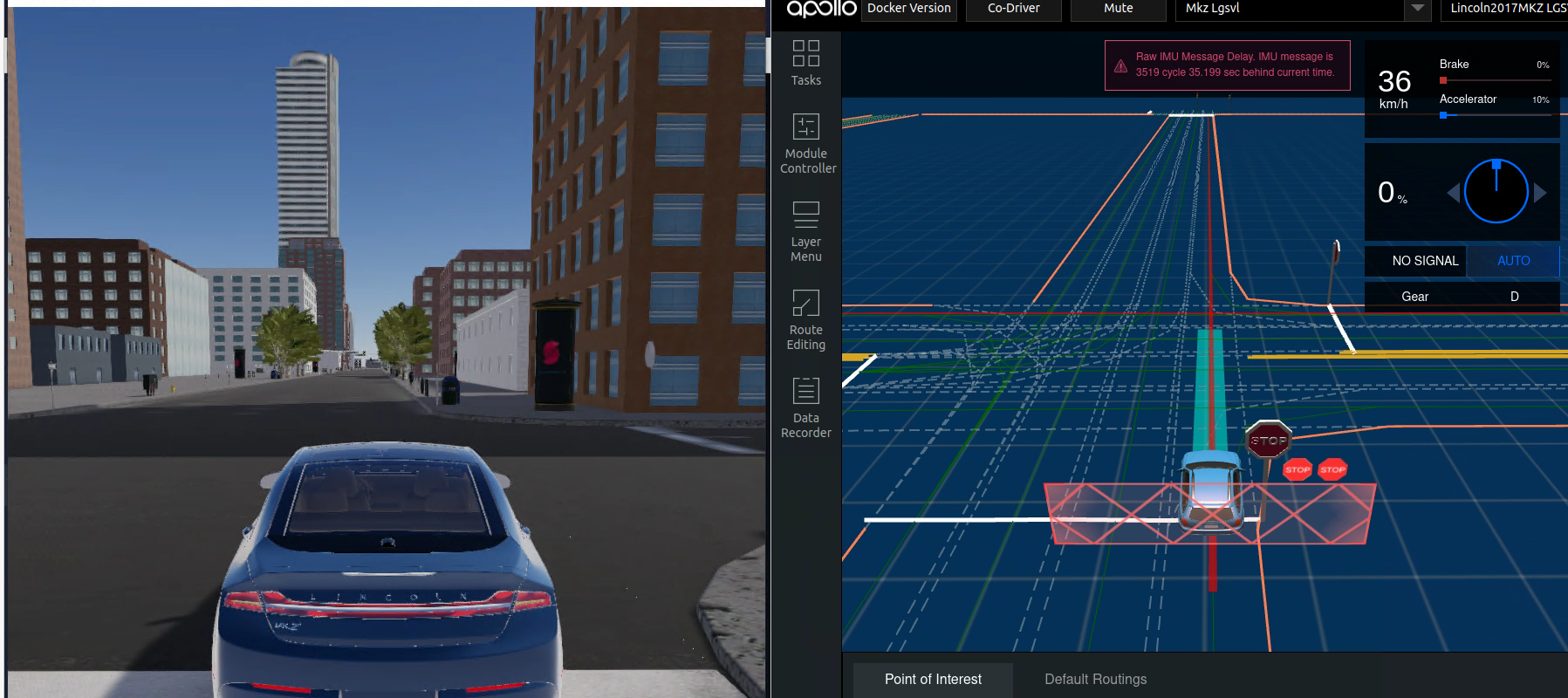
Task: Click the steering wheel indicator
Action: pos(1495,190)
